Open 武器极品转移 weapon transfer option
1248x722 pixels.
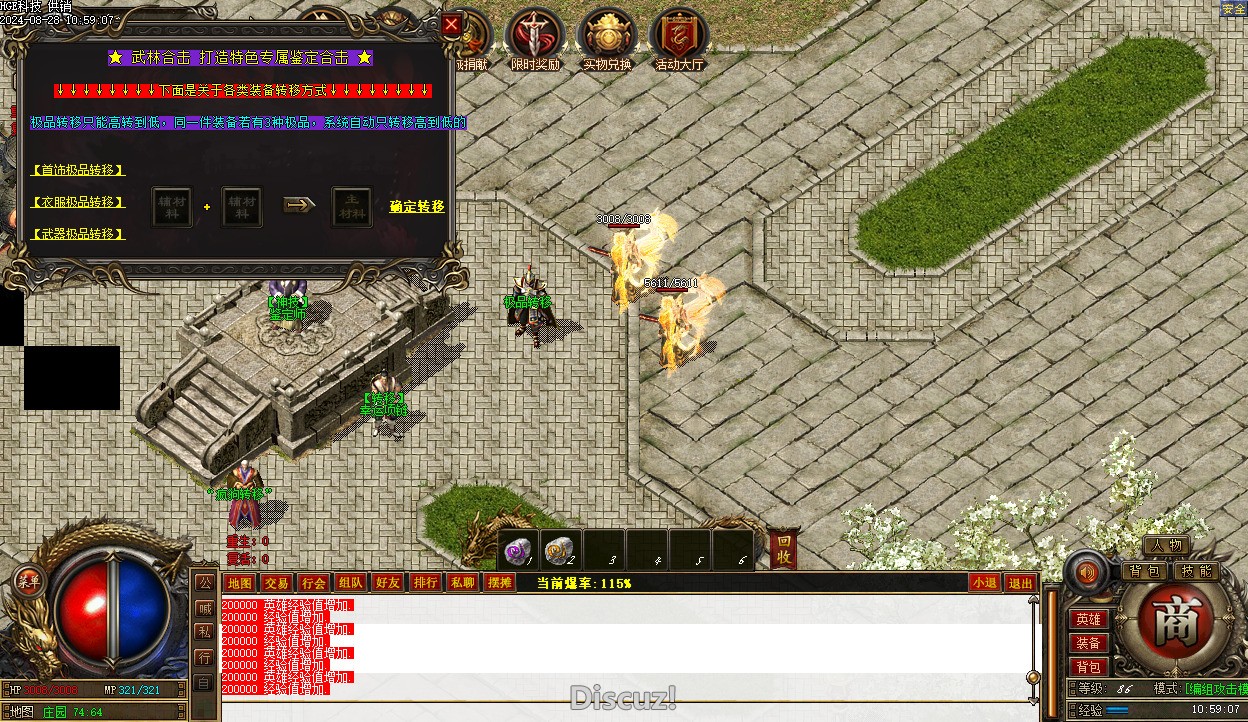click(x=78, y=234)
